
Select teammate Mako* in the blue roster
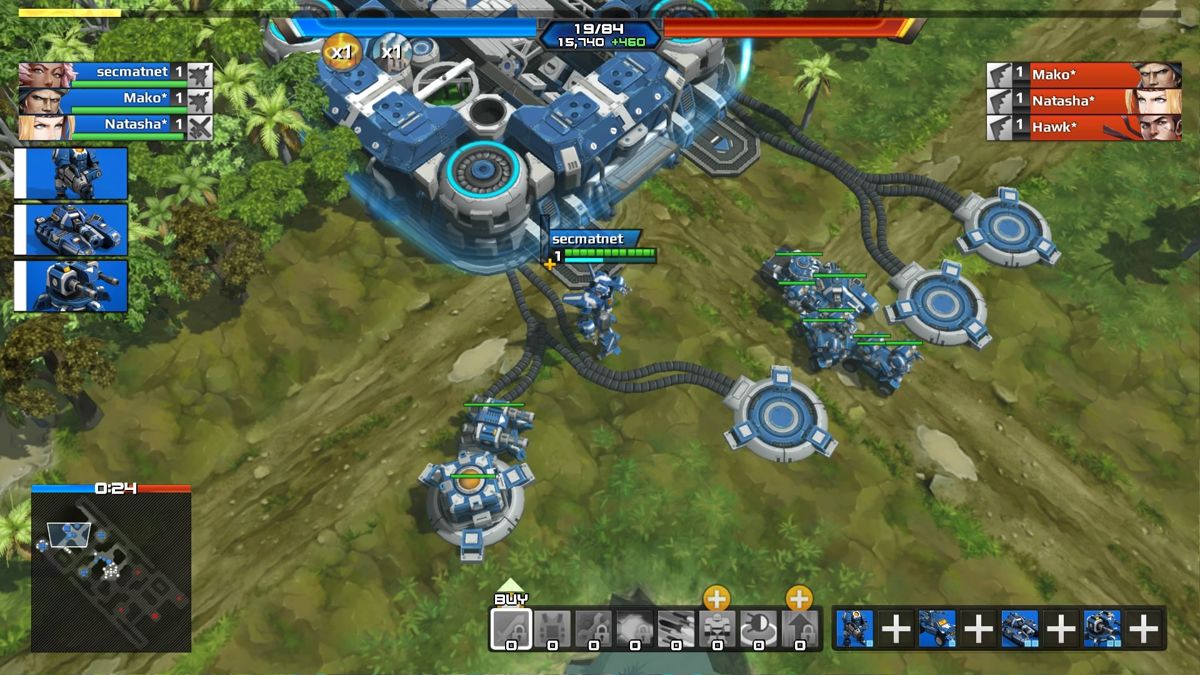click(x=115, y=98)
